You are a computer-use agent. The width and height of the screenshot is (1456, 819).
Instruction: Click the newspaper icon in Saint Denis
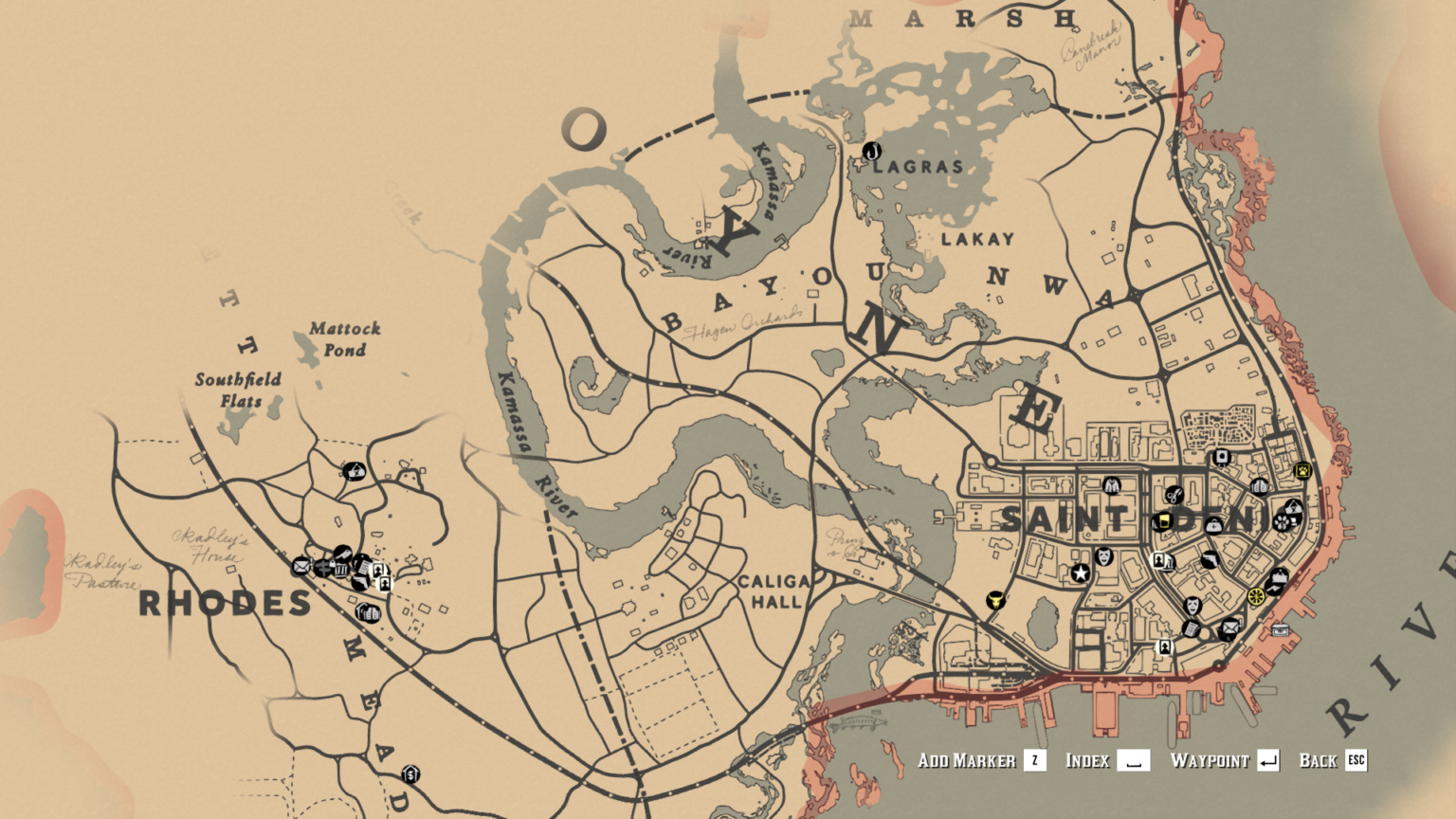point(1190,628)
